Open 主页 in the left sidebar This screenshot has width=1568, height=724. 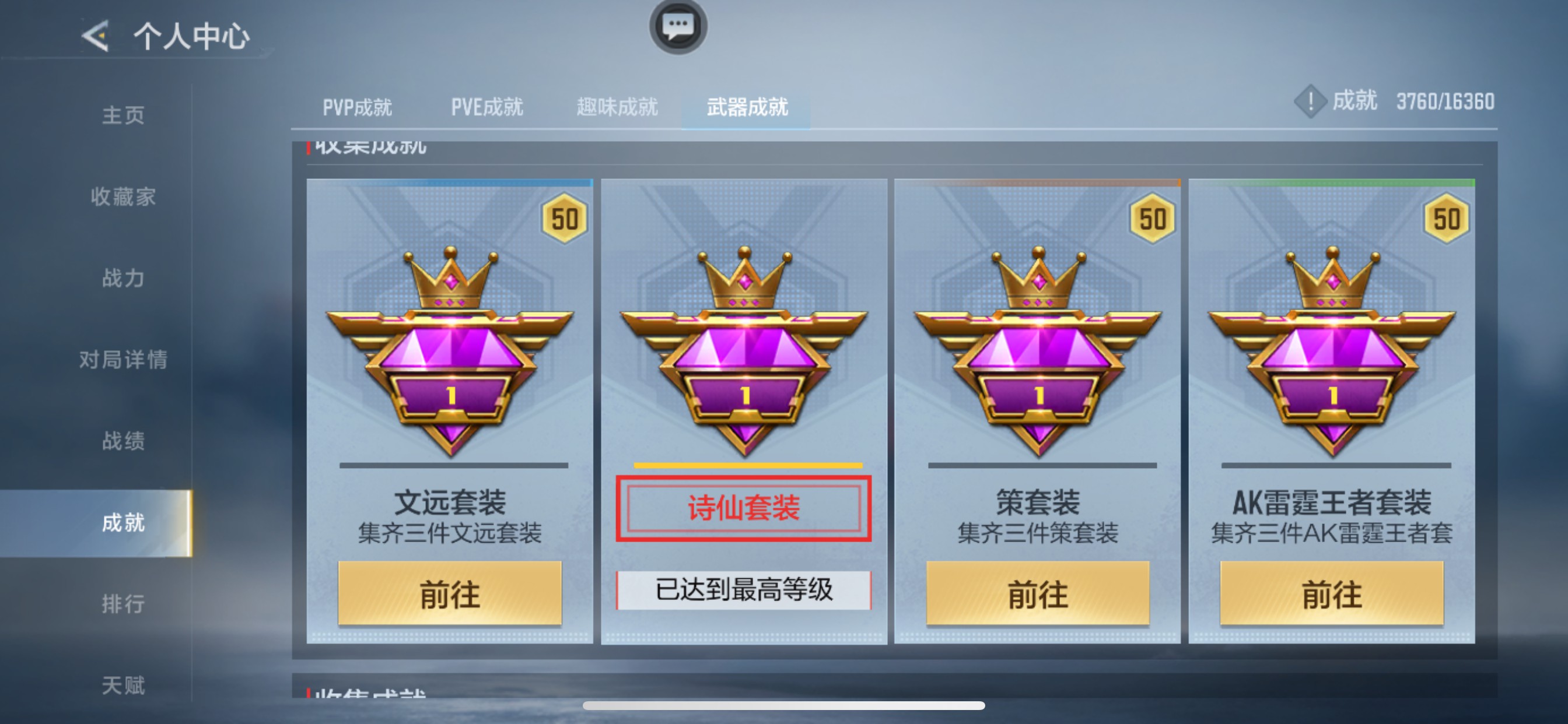[123, 114]
